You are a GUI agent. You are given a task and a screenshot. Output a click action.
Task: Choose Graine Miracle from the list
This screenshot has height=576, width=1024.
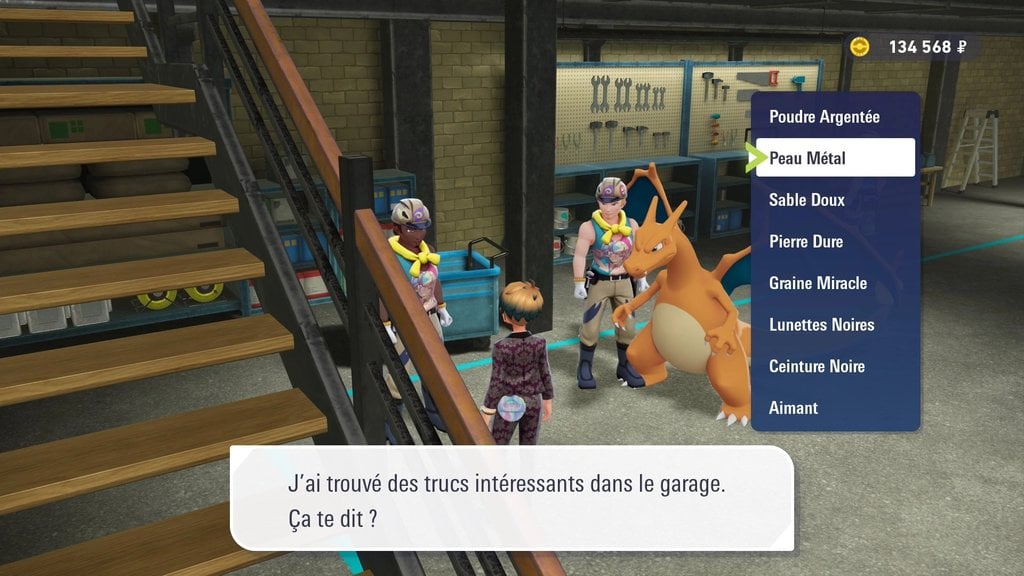[818, 283]
